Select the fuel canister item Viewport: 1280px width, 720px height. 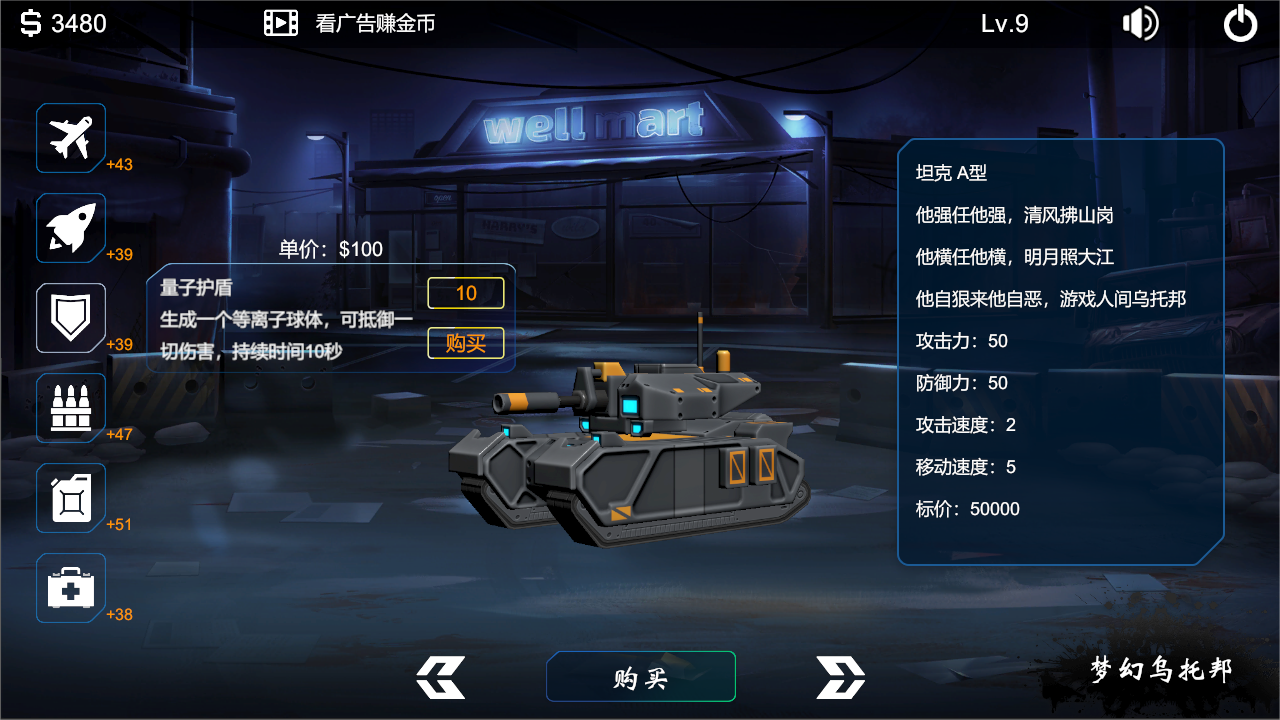pyautogui.click(x=70, y=497)
